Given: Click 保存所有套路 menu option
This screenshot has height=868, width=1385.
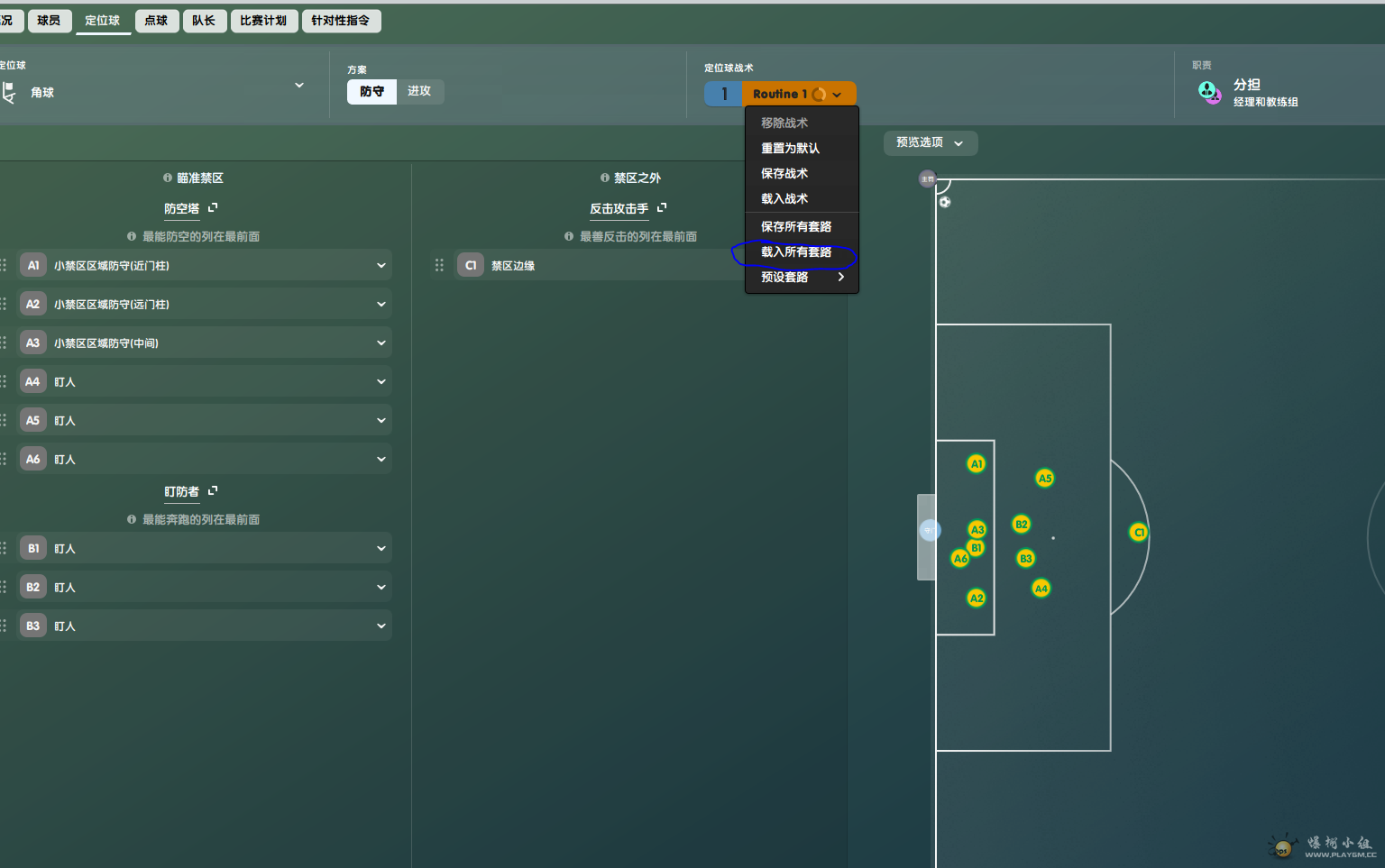Looking at the screenshot, I should 796,226.
